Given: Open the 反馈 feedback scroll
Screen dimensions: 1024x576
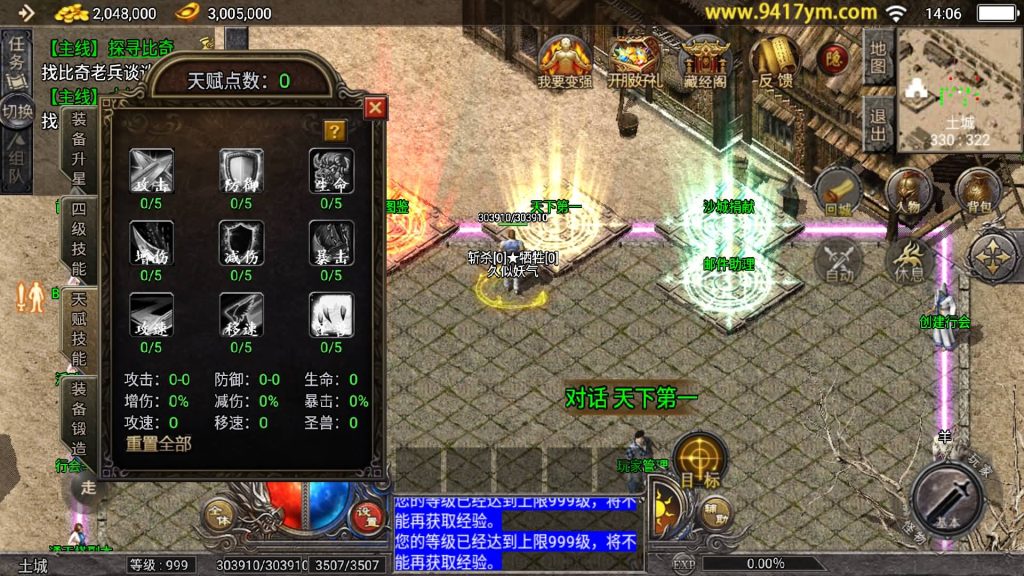Looking at the screenshot, I should point(775,63).
